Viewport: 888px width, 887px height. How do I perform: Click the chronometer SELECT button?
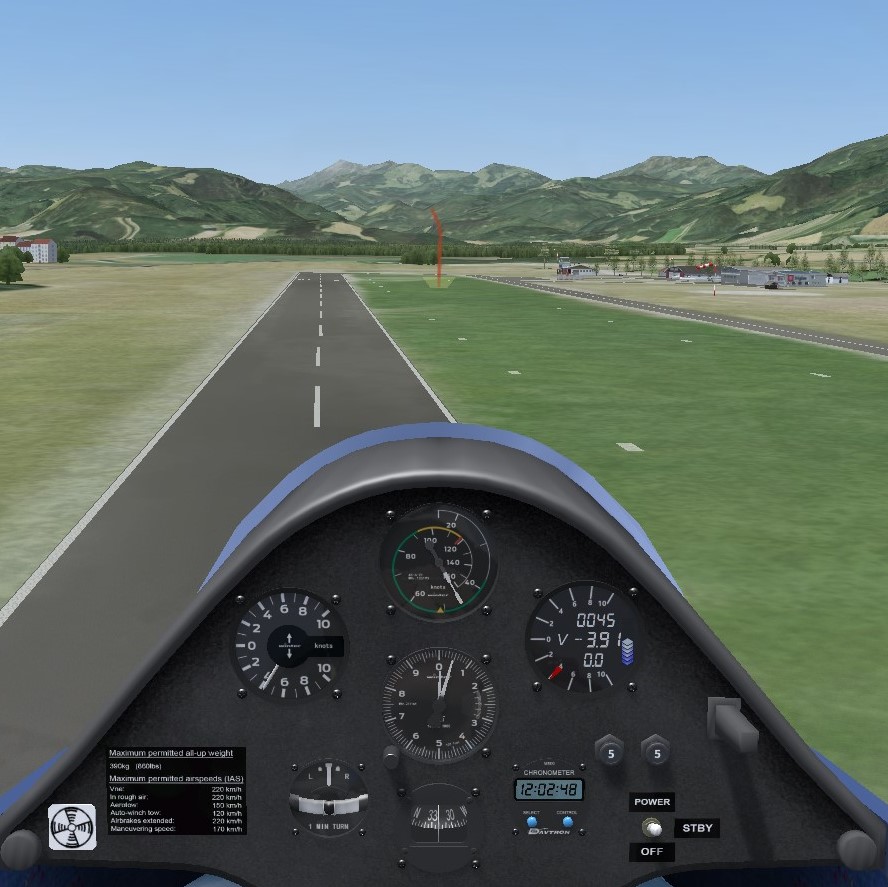[531, 822]
